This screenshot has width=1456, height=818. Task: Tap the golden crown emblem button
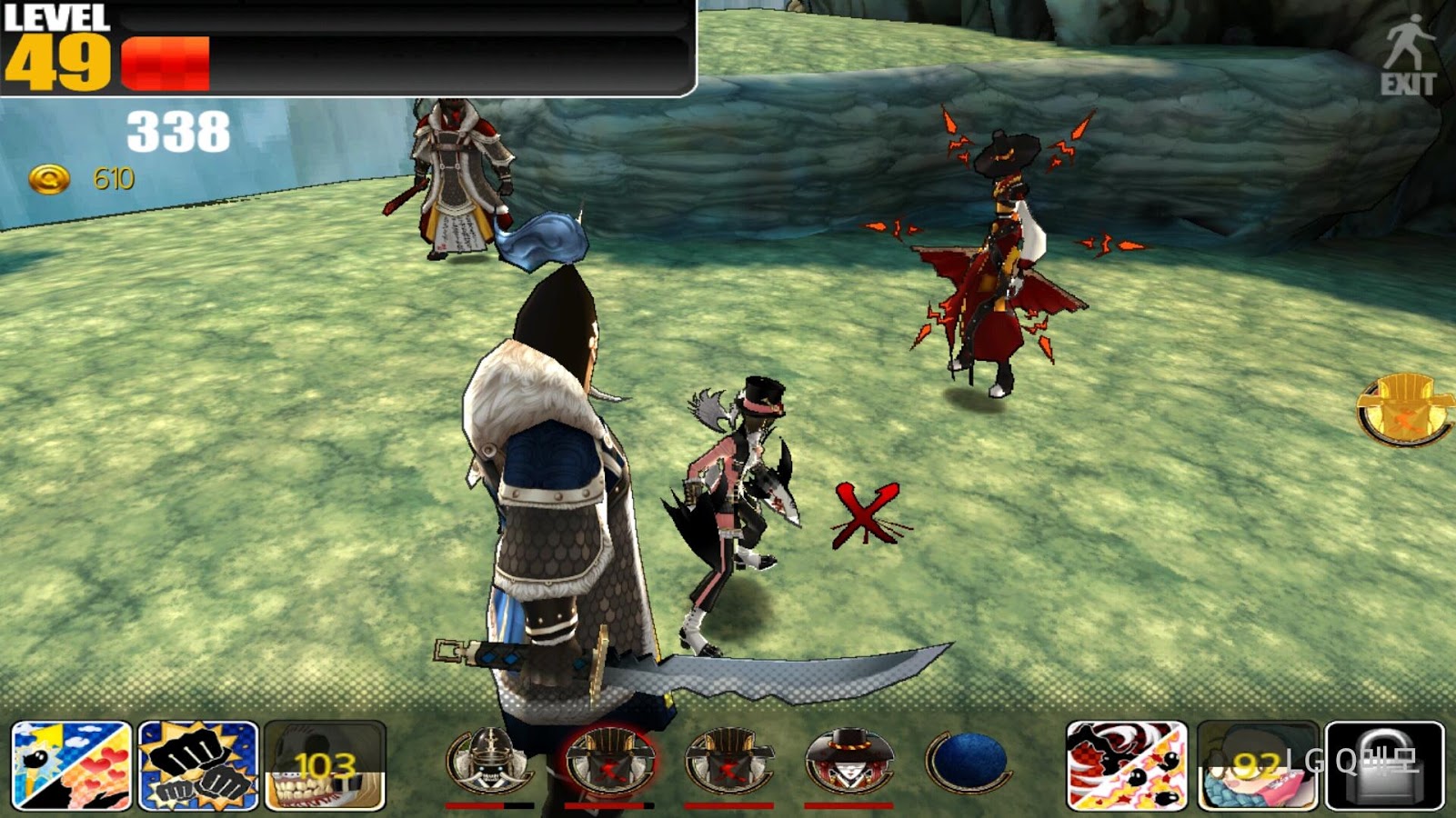click(x=1405, y=409)
